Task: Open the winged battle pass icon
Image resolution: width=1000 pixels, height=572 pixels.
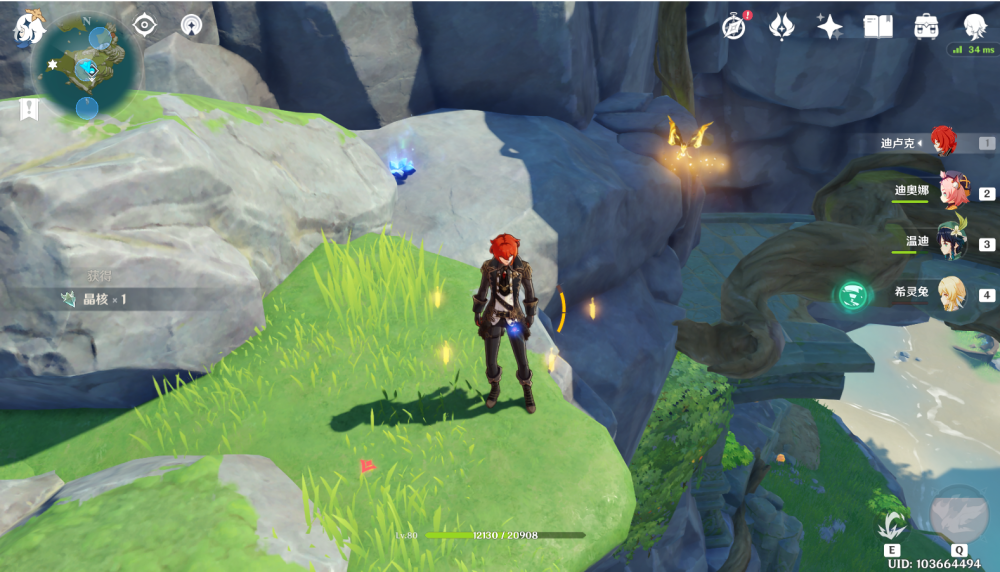Action: click(x=782, y=27)
